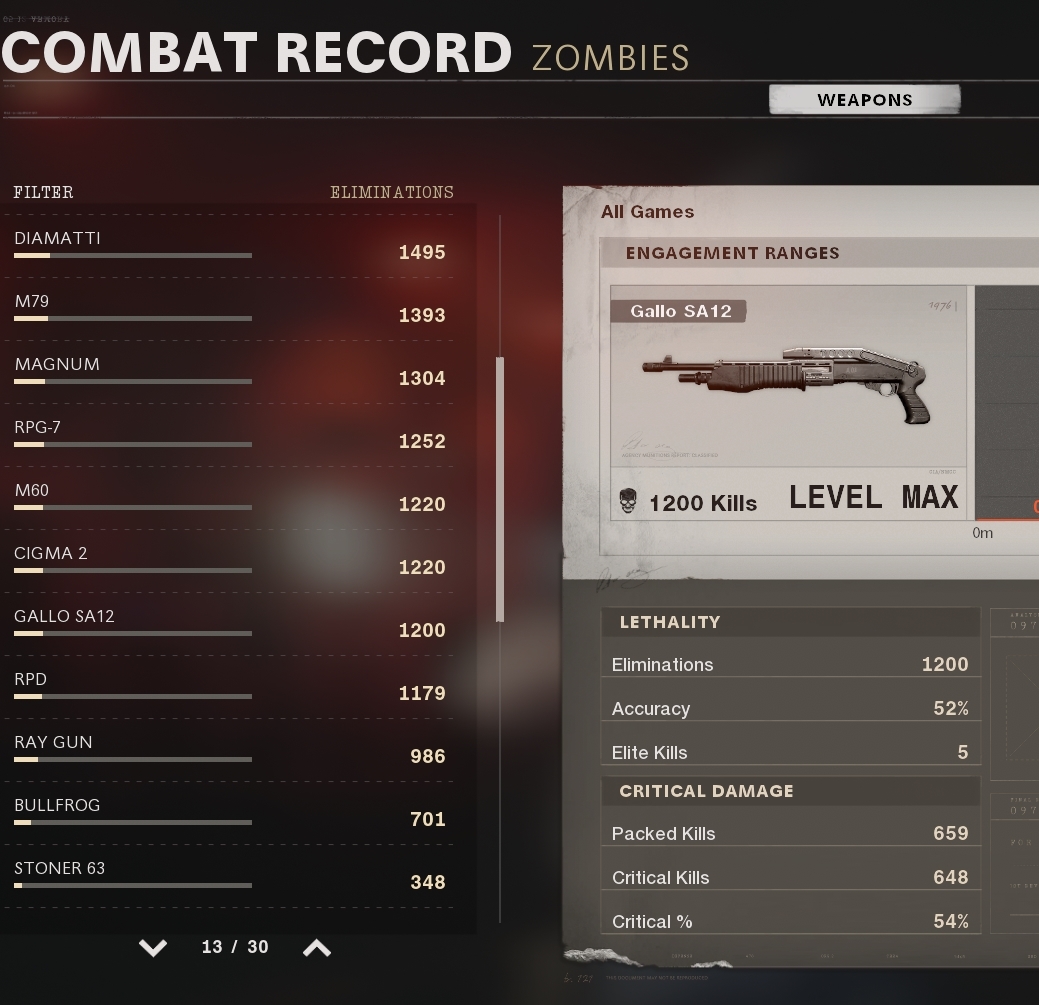Switch to the Weapons tab
This screenshot has height=1005, width=1039.
click(864, 99)
